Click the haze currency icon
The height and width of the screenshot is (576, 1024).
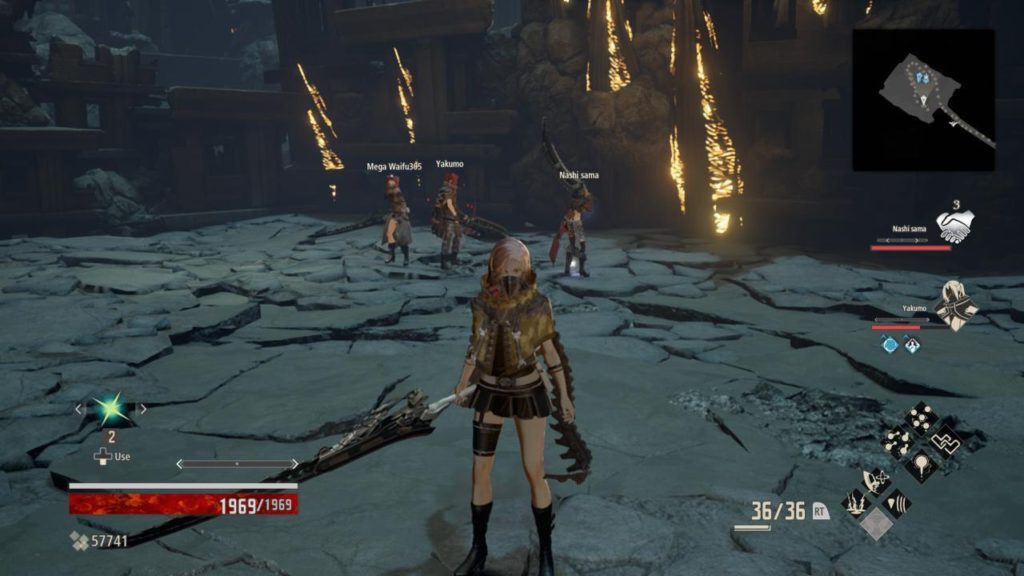[78, 541]
